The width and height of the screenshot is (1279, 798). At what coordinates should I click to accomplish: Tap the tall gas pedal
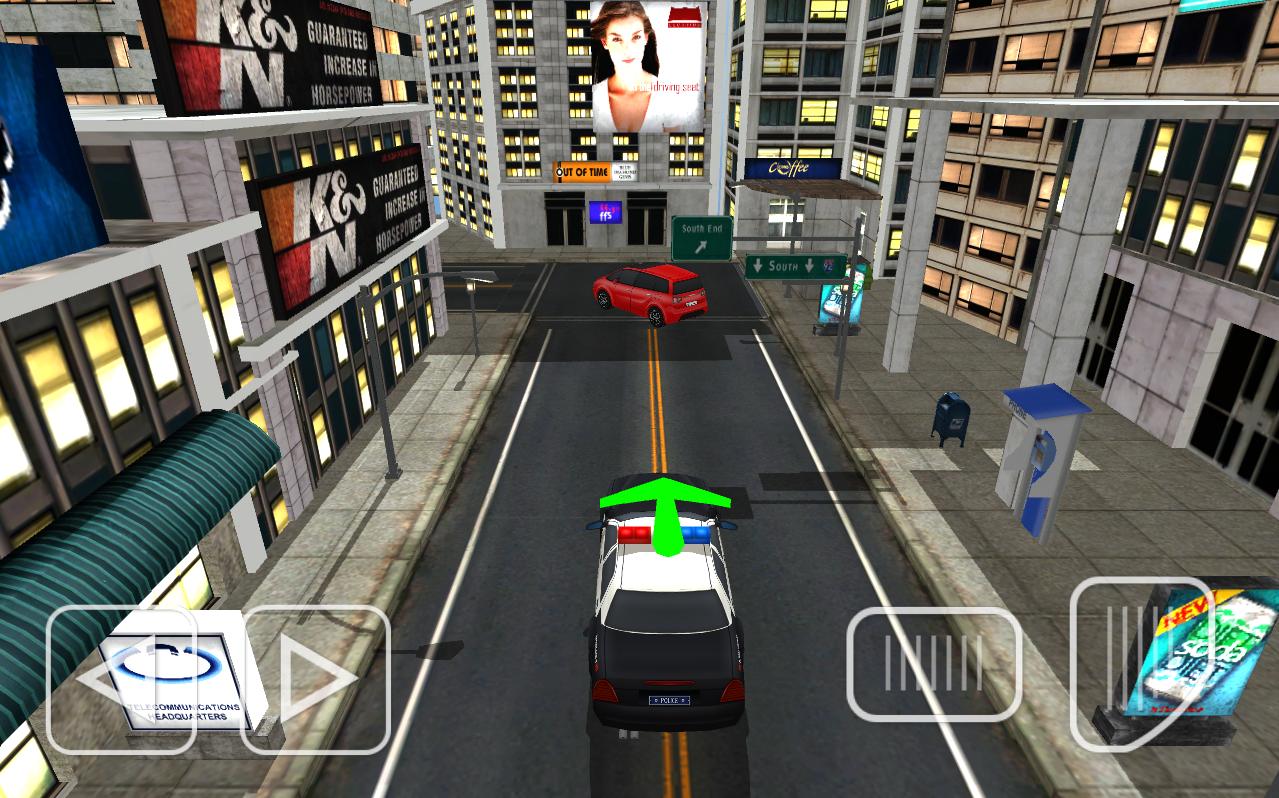point(1140,660)
